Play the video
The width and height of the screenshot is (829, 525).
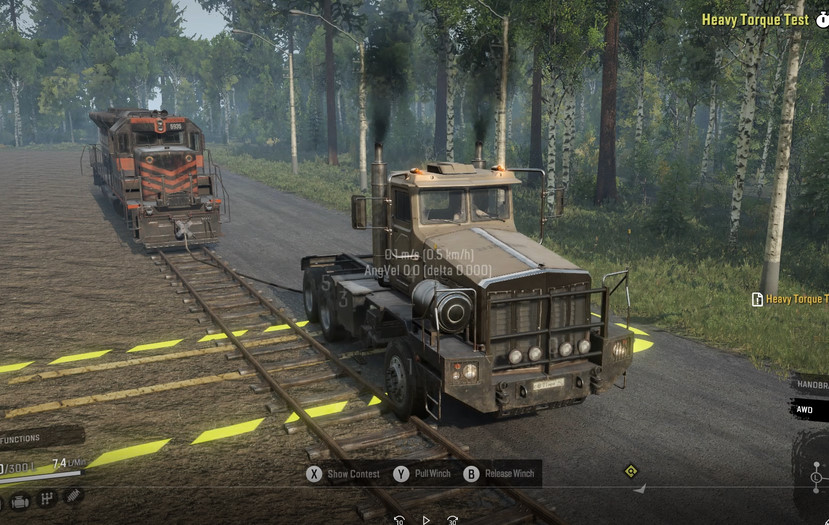pyautogui.click(x=425, y=520)
